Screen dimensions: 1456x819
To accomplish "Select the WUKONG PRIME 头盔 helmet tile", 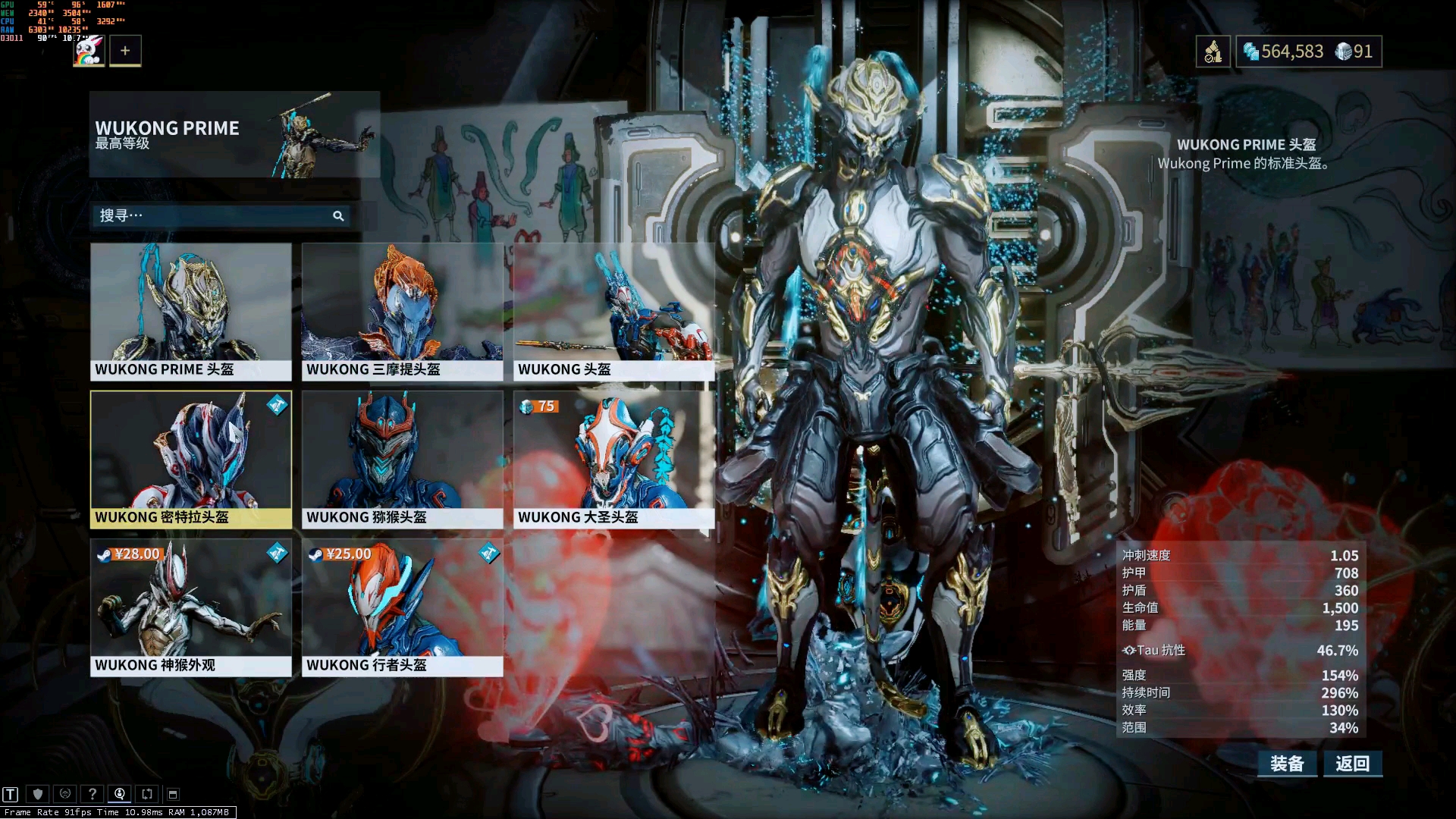I will (190, 311).
